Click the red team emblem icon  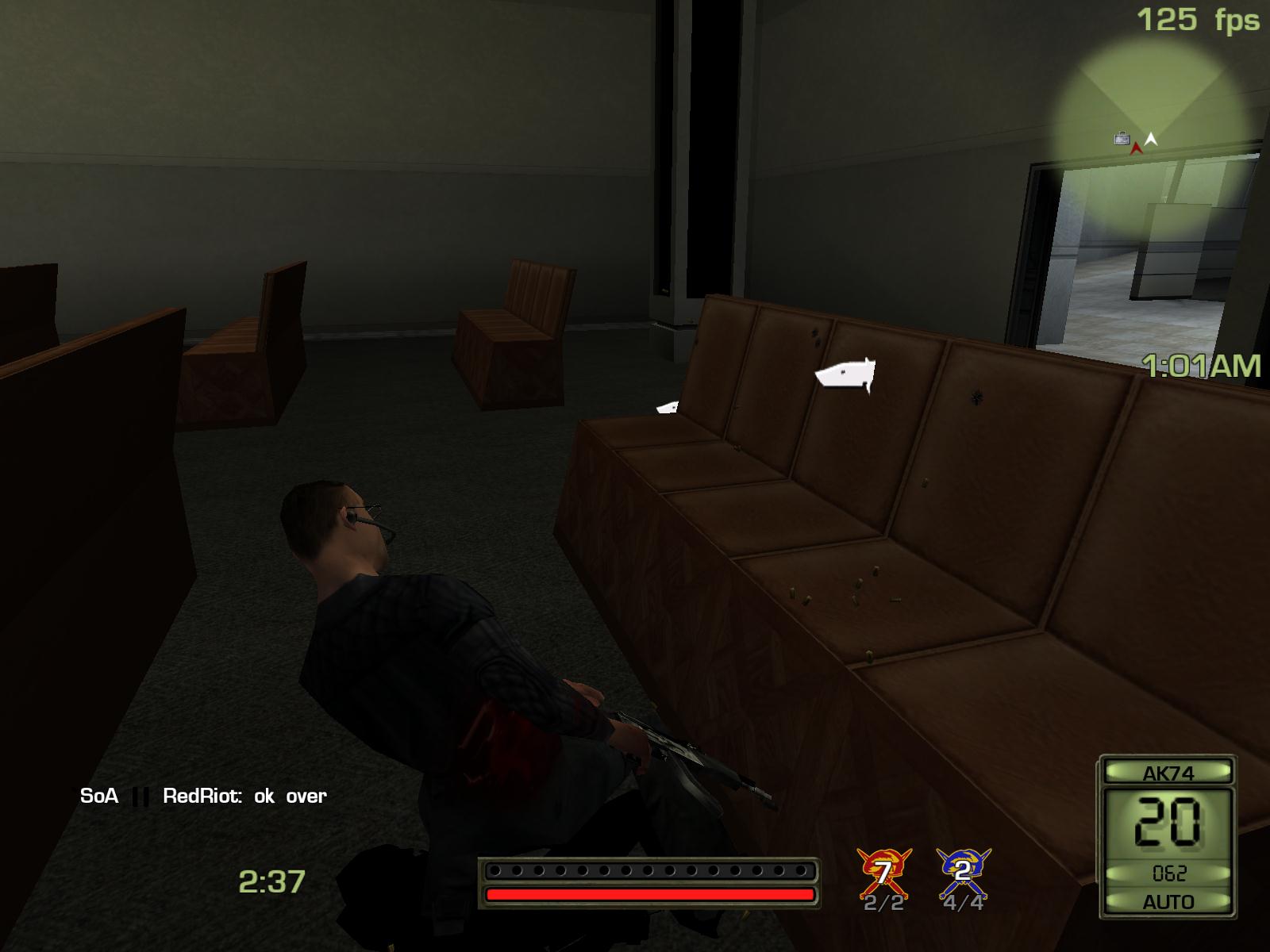tap(883, 872)
